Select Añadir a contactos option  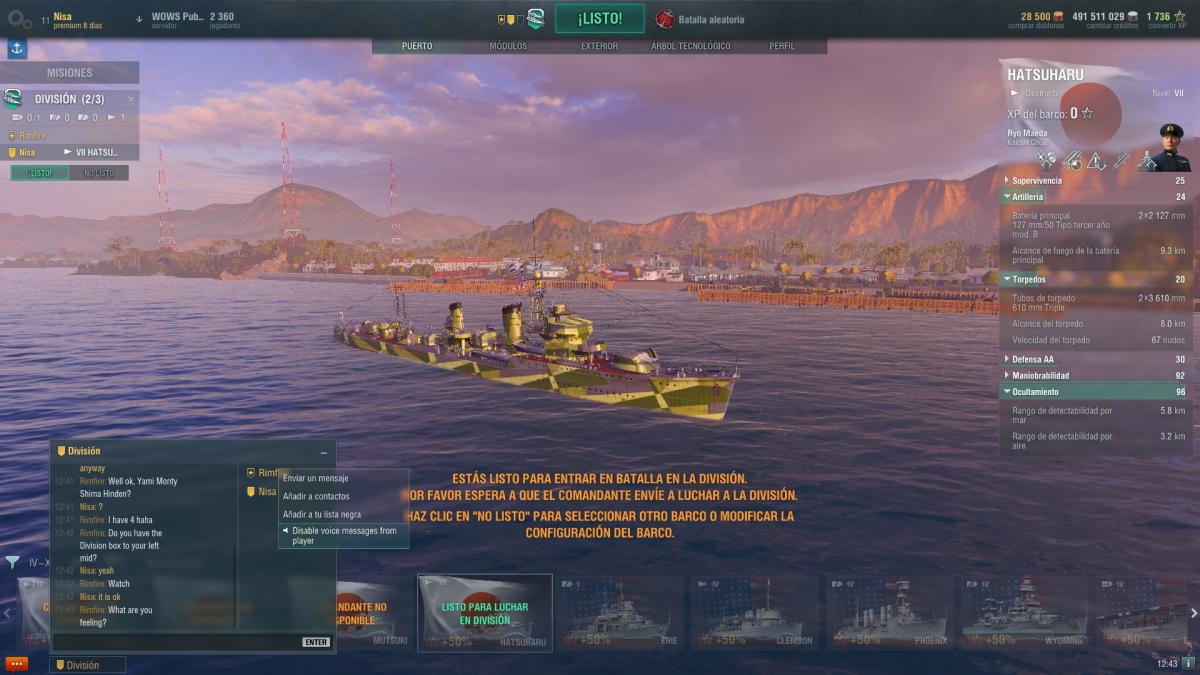pos(316,496)
